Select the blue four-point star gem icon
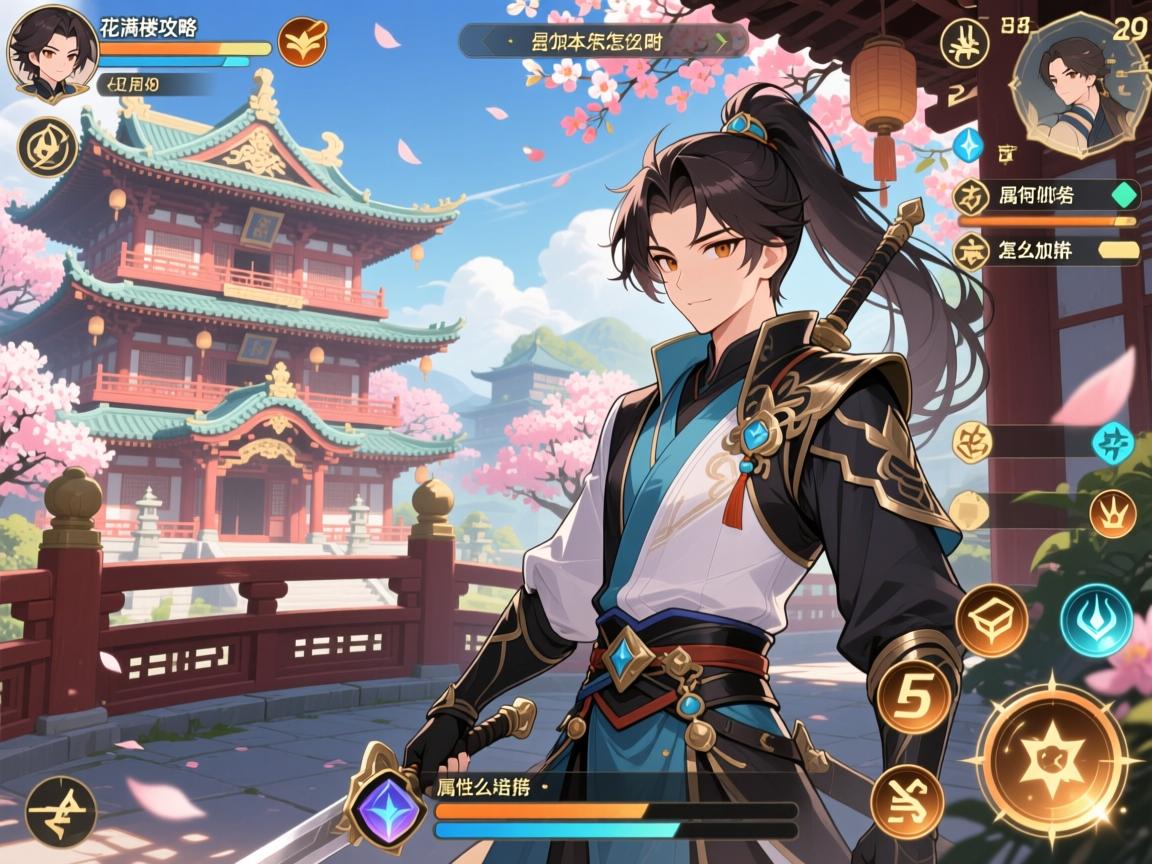The height and width of the screenshot is (864, 1152). point(967,145)
